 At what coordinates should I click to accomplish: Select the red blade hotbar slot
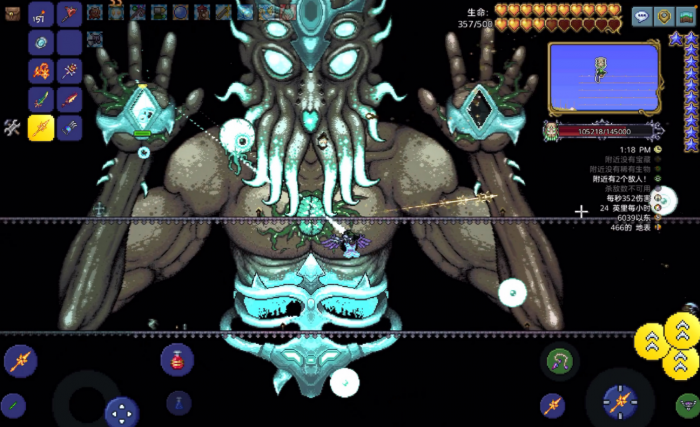coord(69,100)
